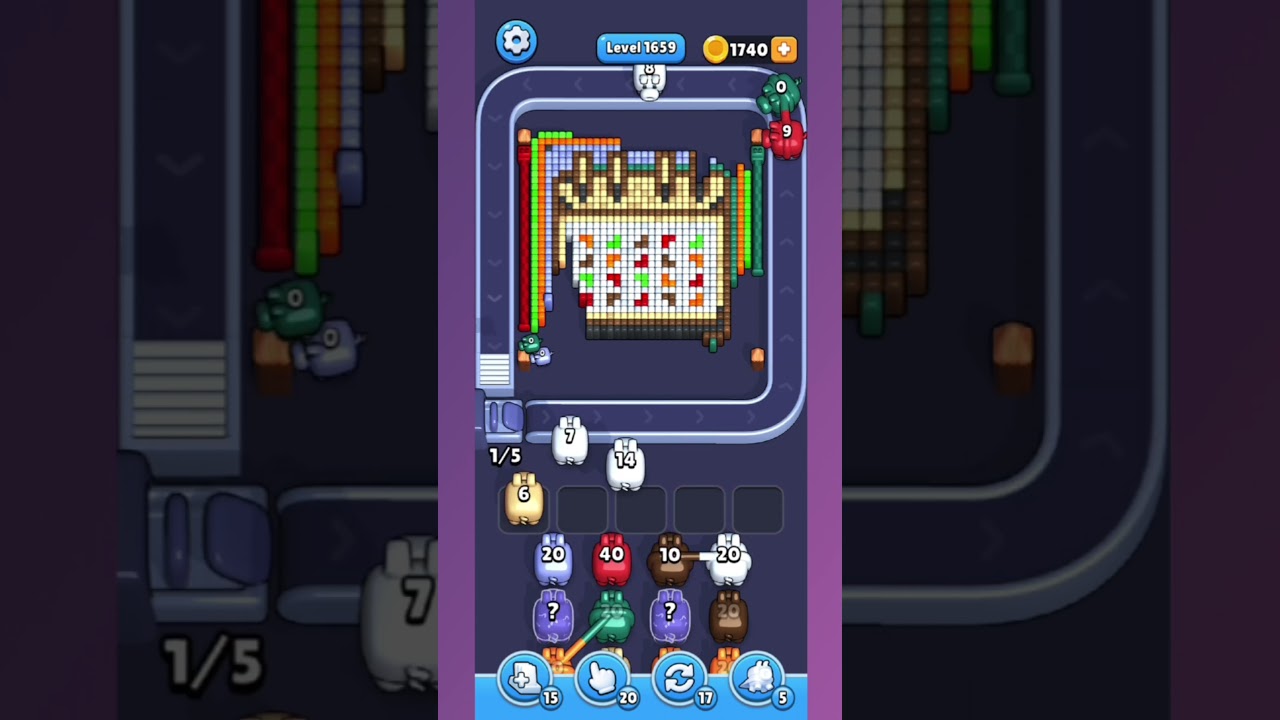Select the white bunny numbered 20
Image resolution: width=1280 pixels, height=720 pixels.
[731, 560]
